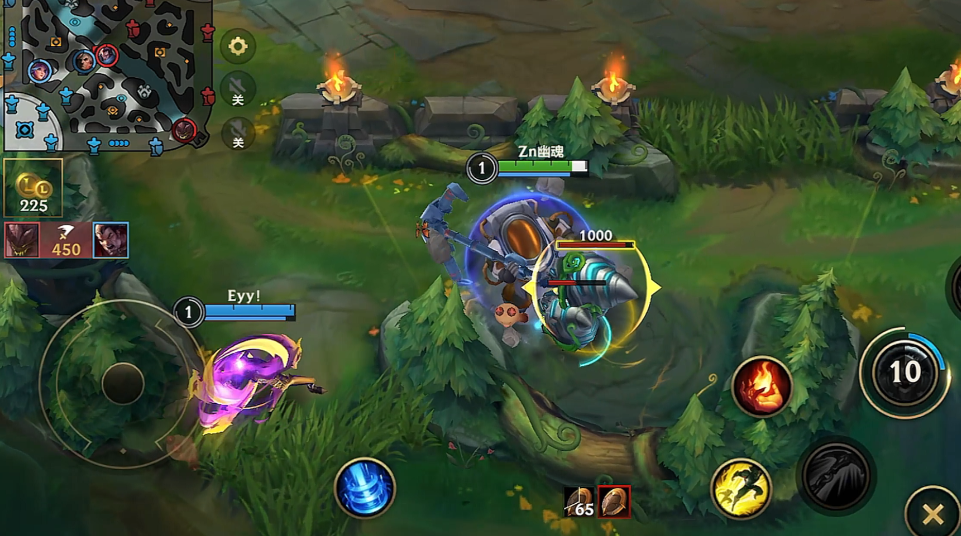Cast the Ignite summoner spell

[x=762, y=386]
